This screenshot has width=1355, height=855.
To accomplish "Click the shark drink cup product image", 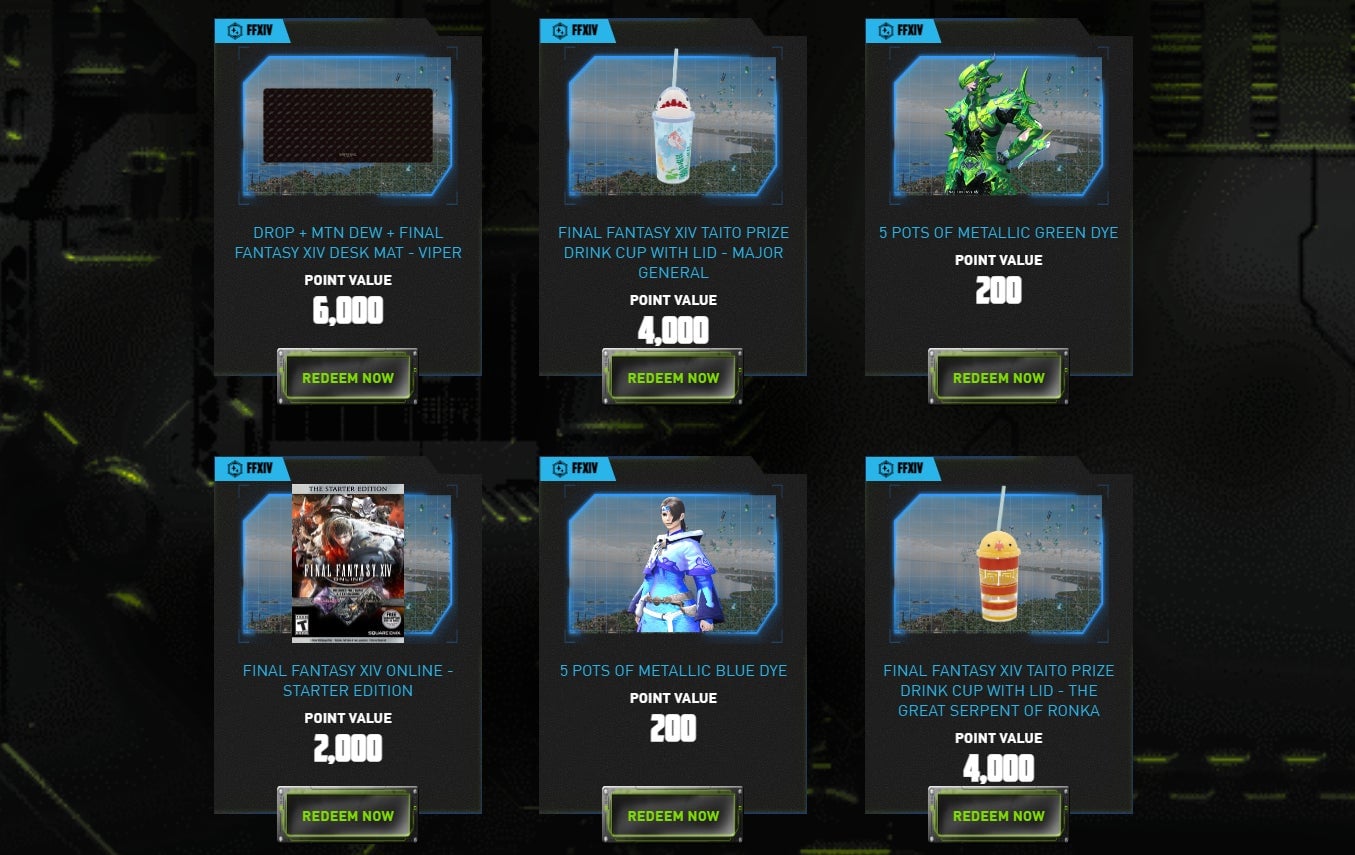I will pyautogui.click(x=672, y=125).
